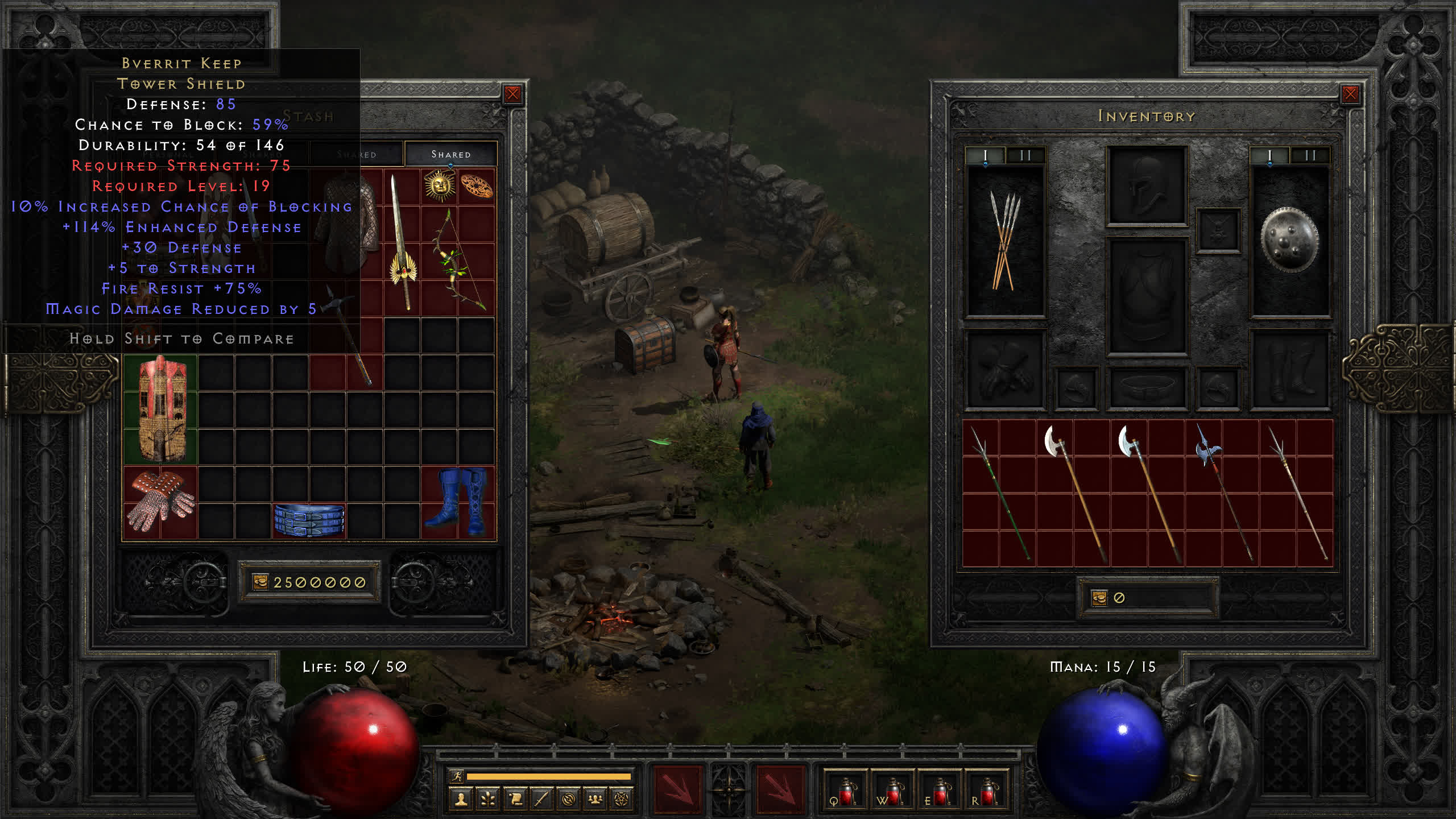
Task: Select the red studded gloves in stash
Action: click(161, 502)
